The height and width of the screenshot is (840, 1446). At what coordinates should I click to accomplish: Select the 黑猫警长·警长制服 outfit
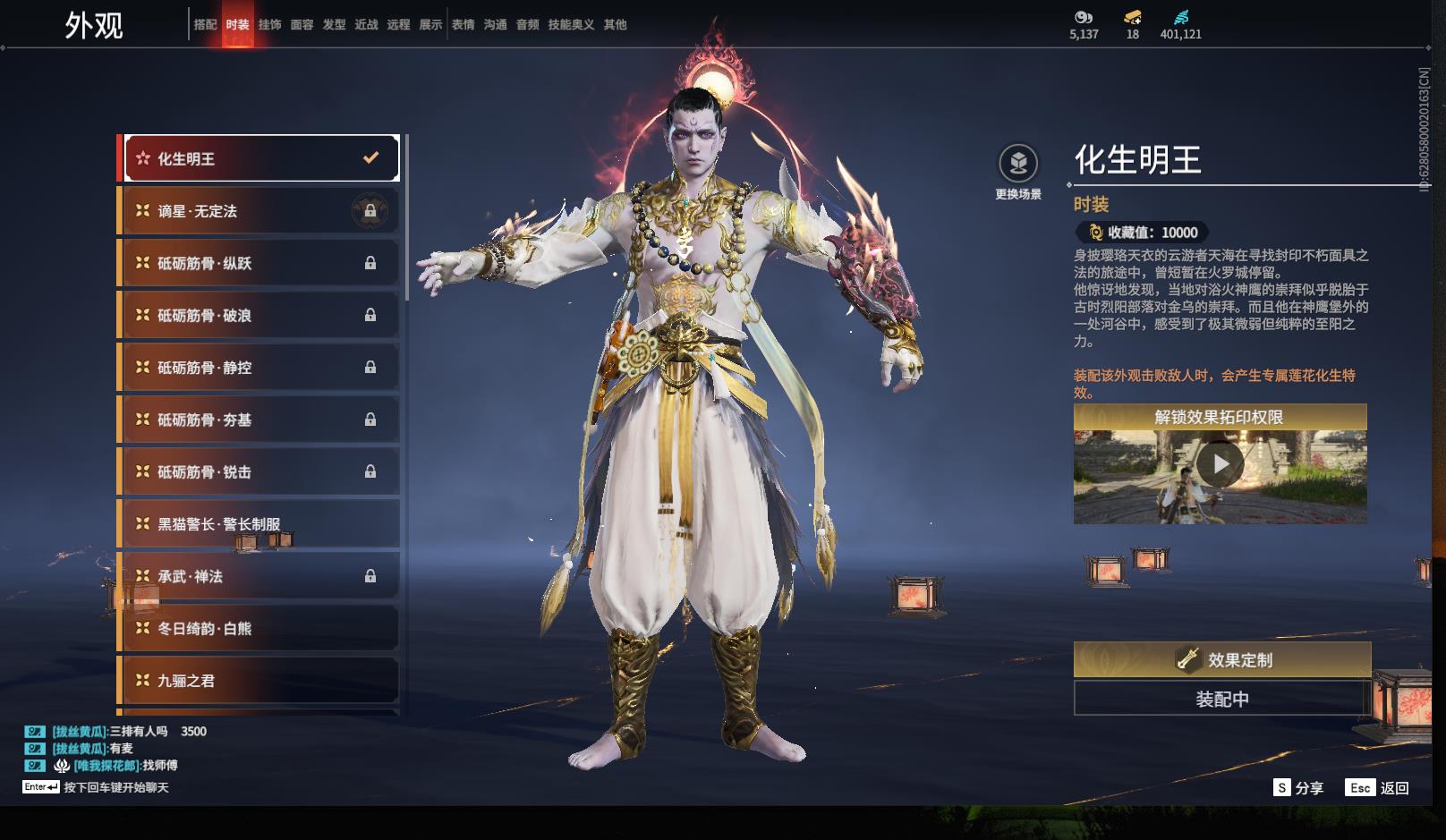pyautogui.click(x=259, y=524)
